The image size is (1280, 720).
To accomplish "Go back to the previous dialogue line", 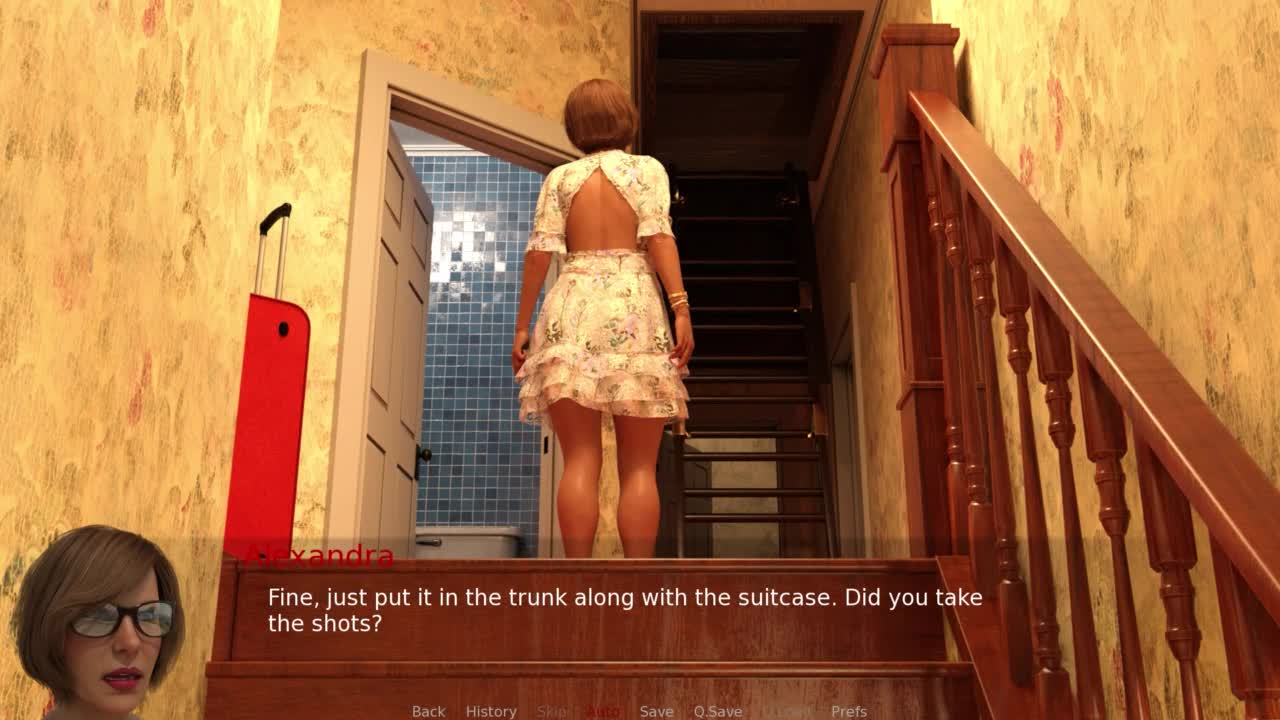I will 428,711.
